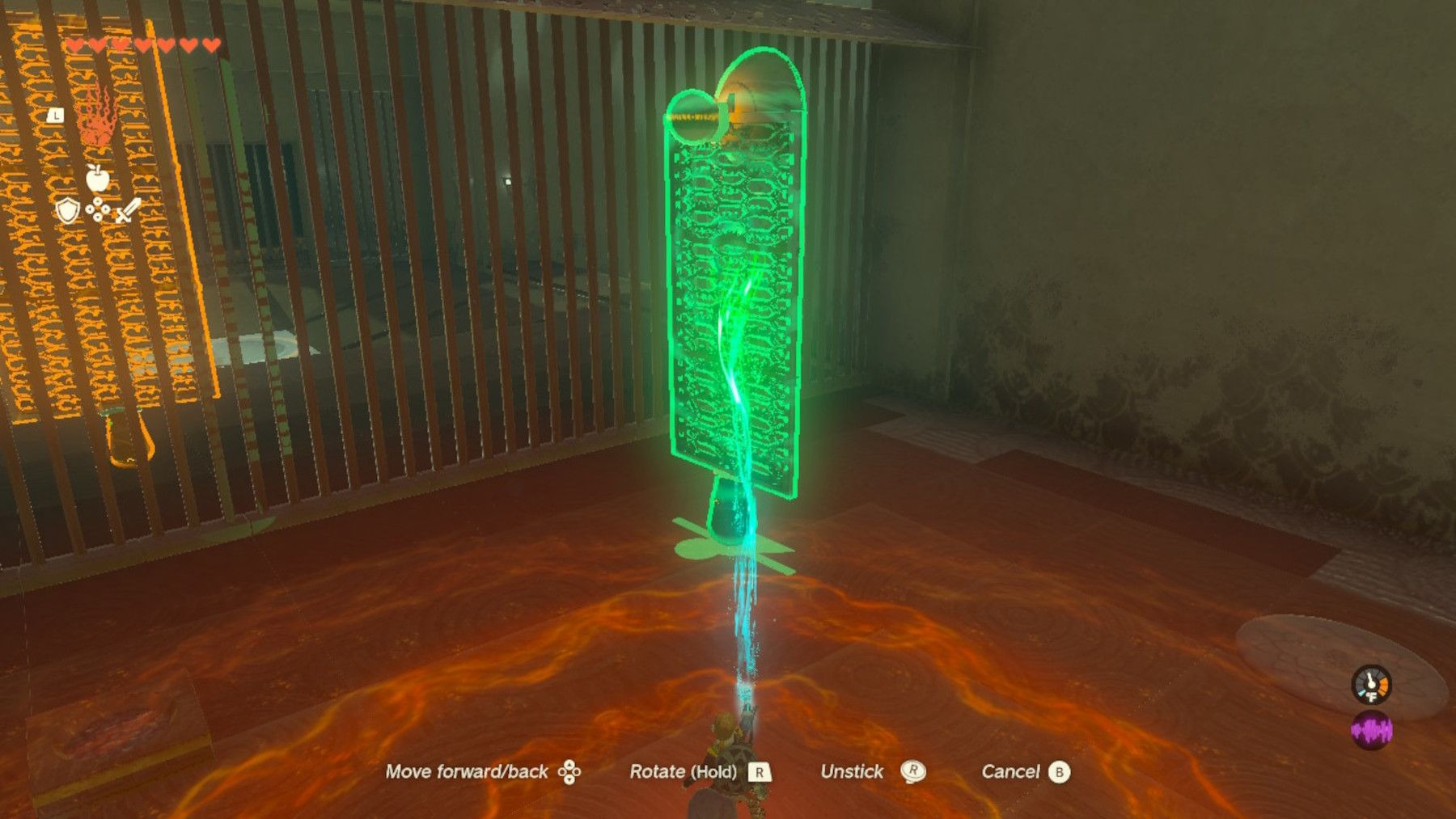
Task: Click the flame ability rune icon
Action: (x=99, y=121)
